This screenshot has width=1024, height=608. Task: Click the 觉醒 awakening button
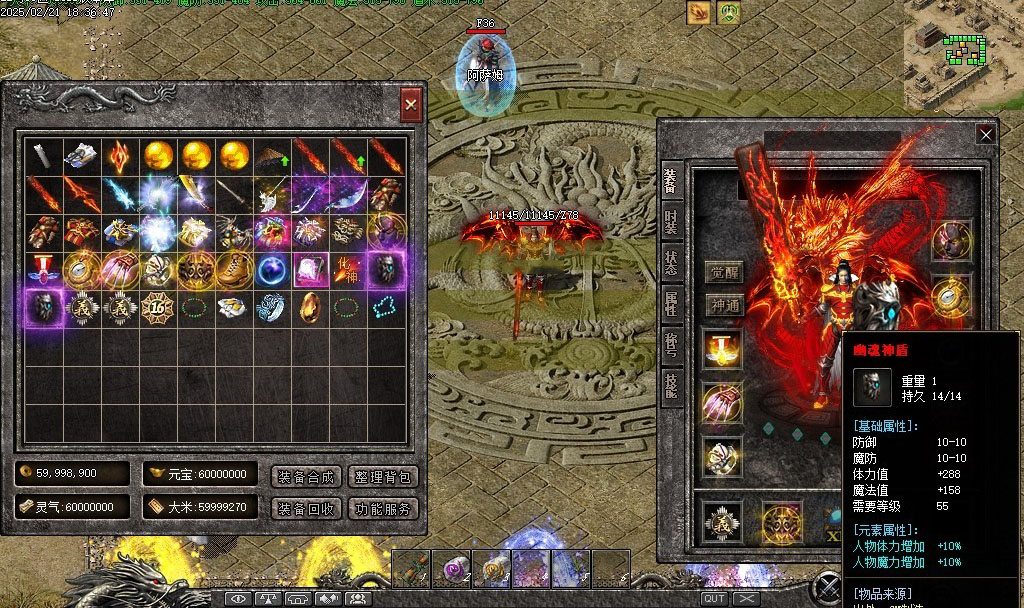[x=726, y=272]
